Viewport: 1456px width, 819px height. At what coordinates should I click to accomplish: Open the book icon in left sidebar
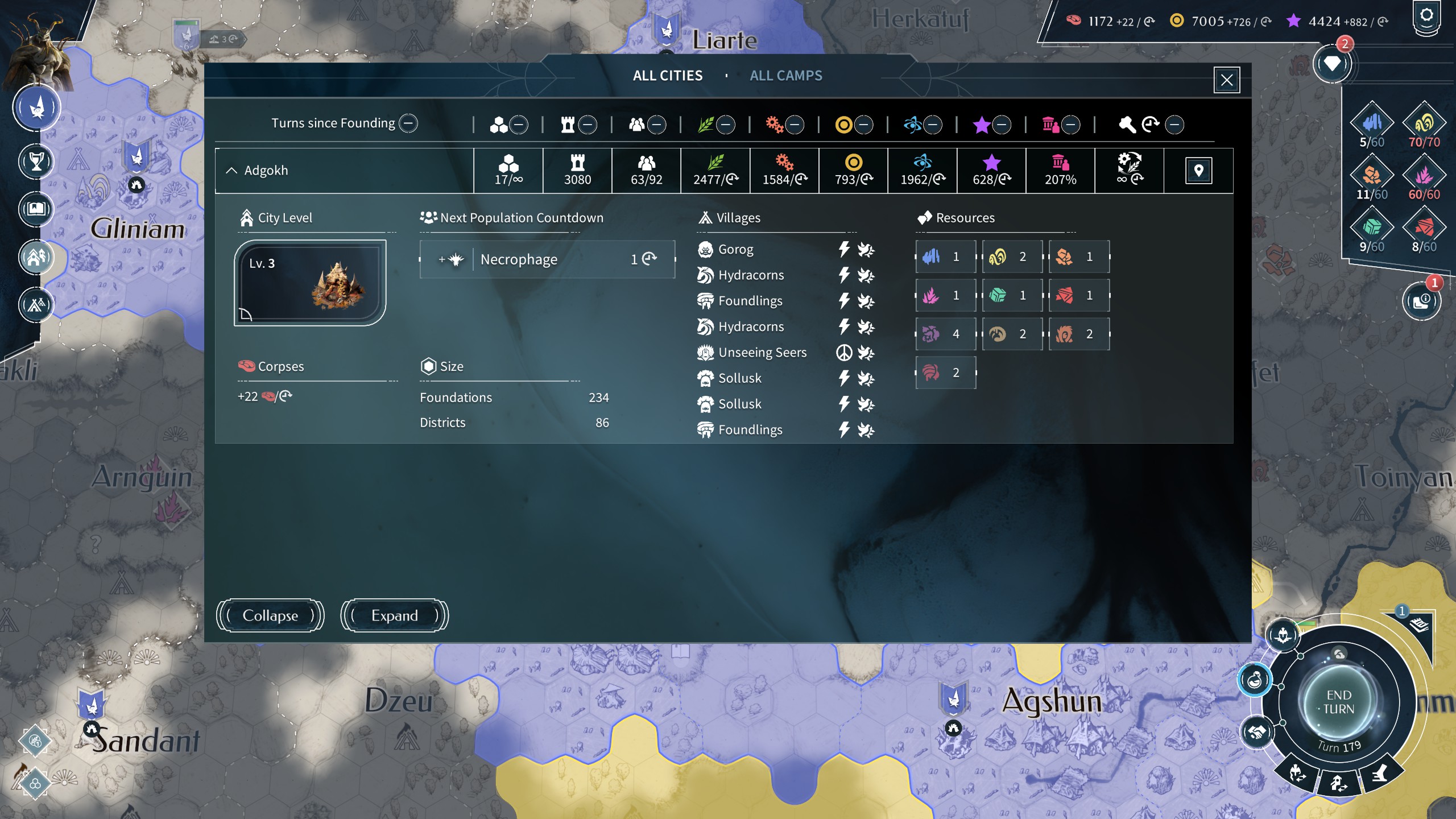tap(36, 209)
